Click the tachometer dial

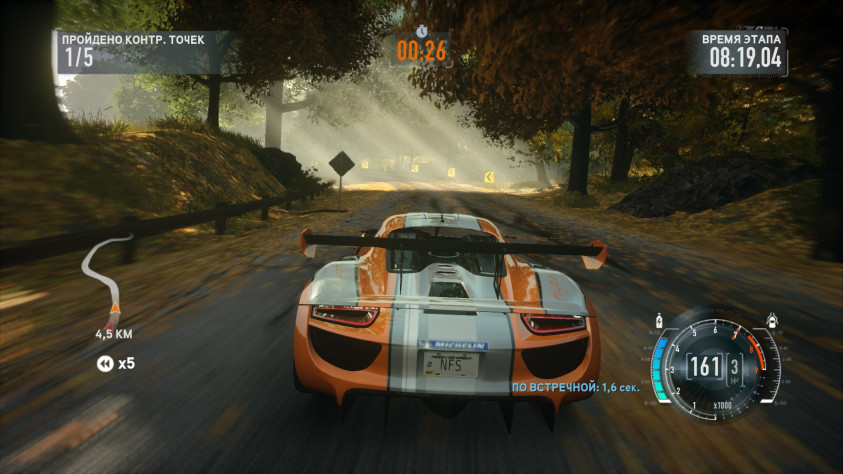click(x=716, y=366)
